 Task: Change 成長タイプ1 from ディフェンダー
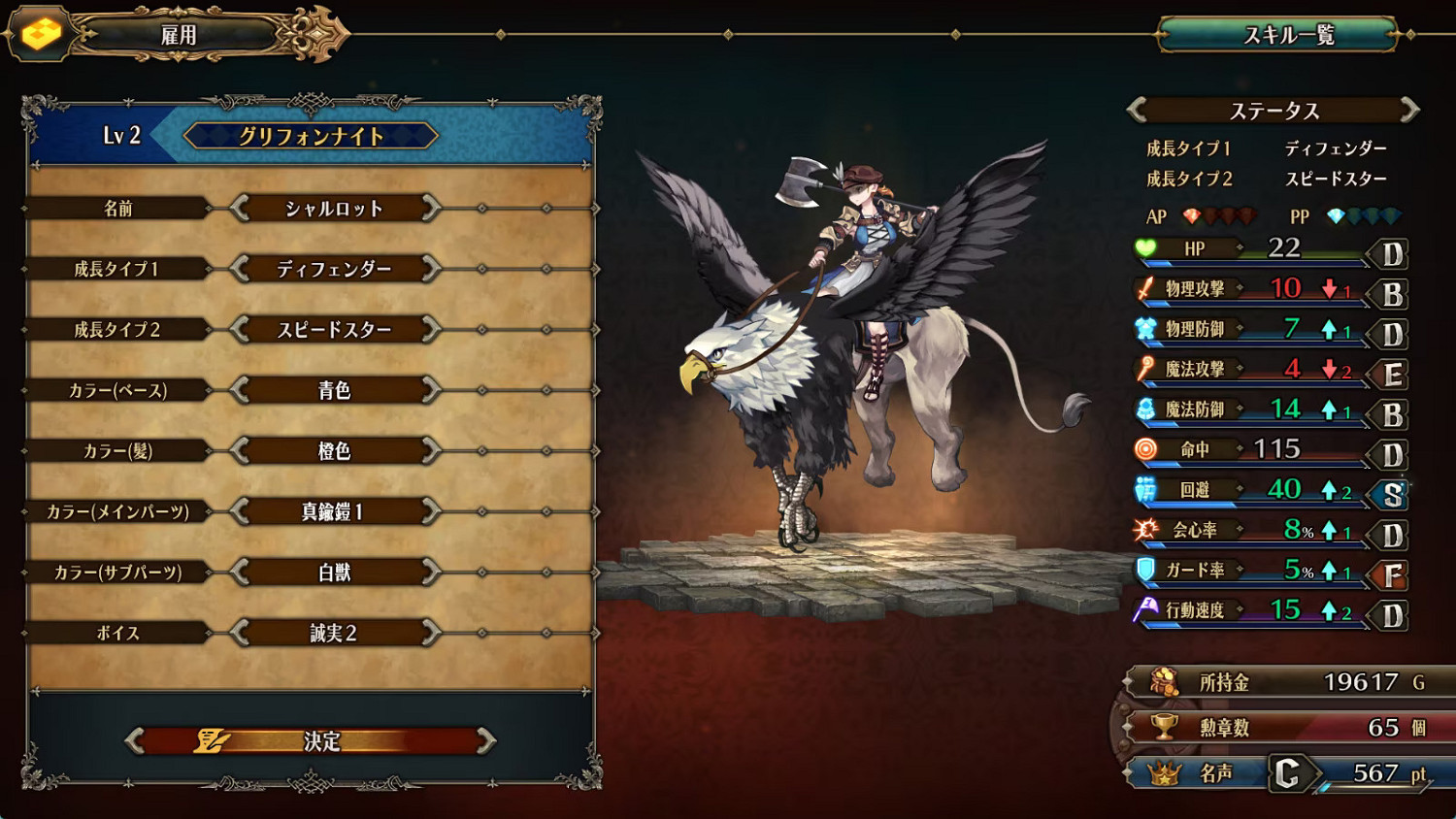pyautogui.click(x=335, y=269)
